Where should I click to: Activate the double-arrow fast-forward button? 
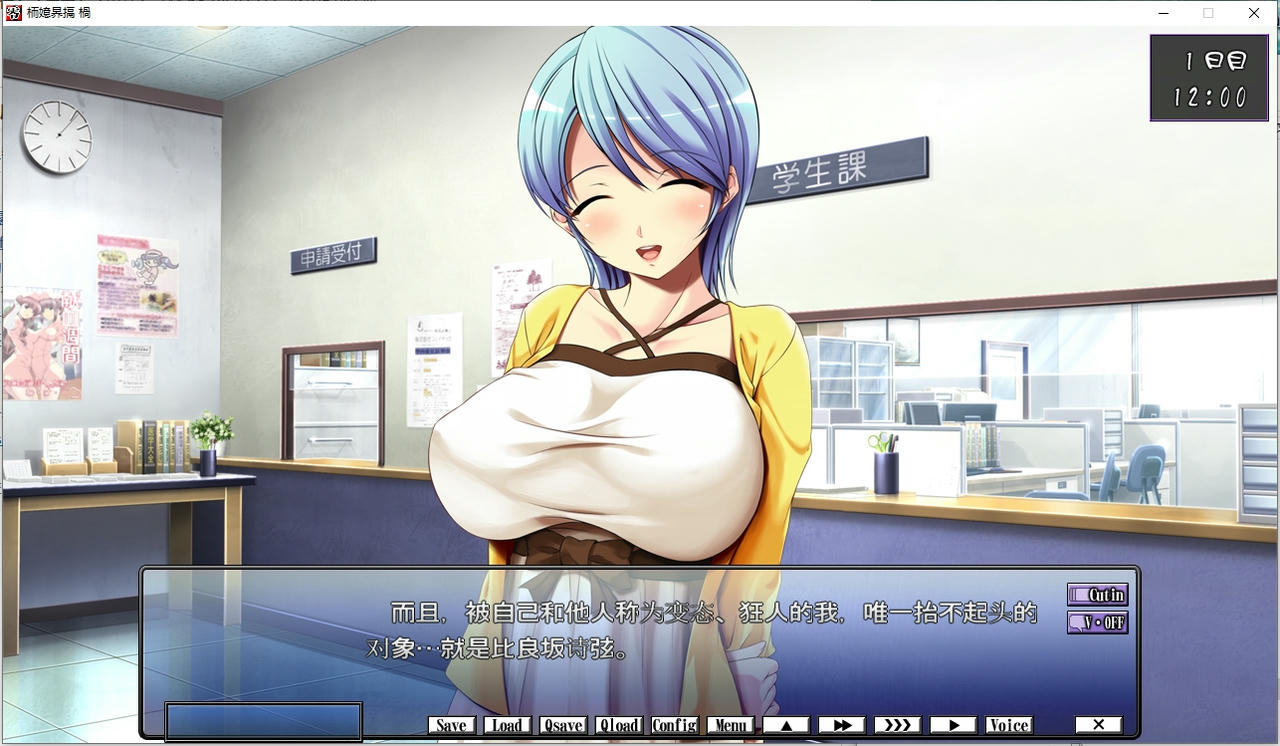842,725
